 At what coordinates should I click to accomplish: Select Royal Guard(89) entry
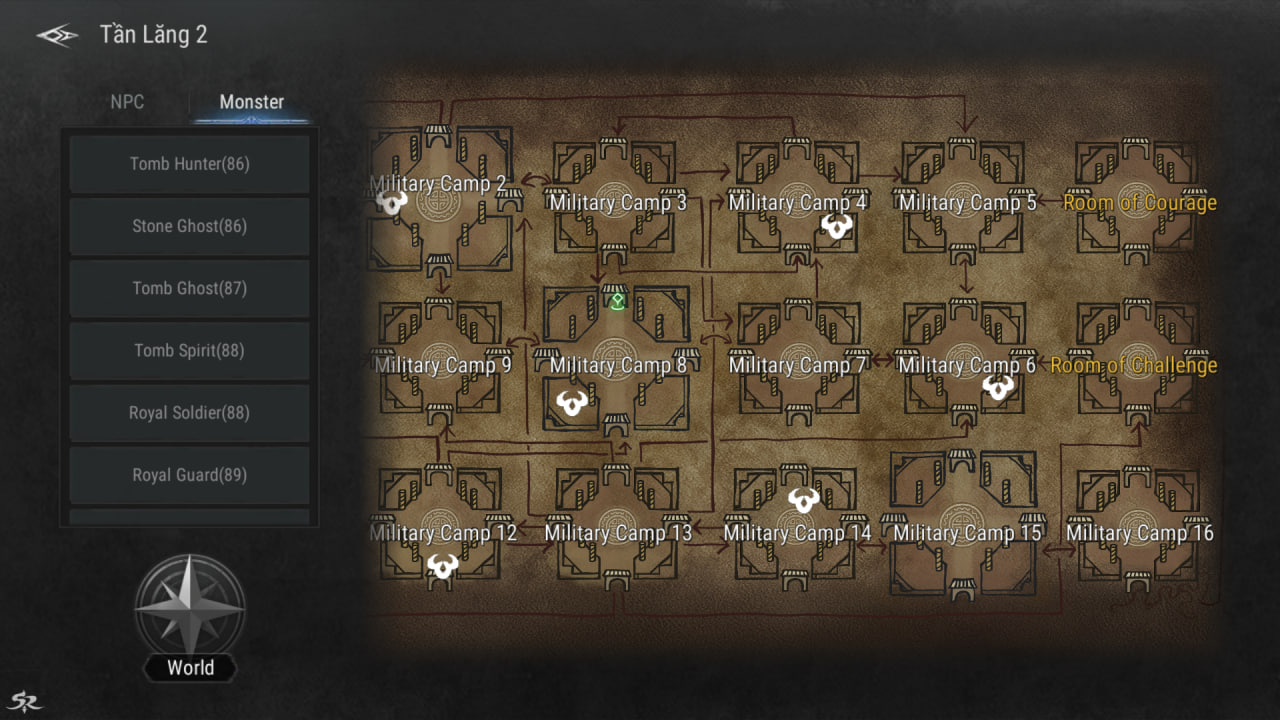(189, 475)
